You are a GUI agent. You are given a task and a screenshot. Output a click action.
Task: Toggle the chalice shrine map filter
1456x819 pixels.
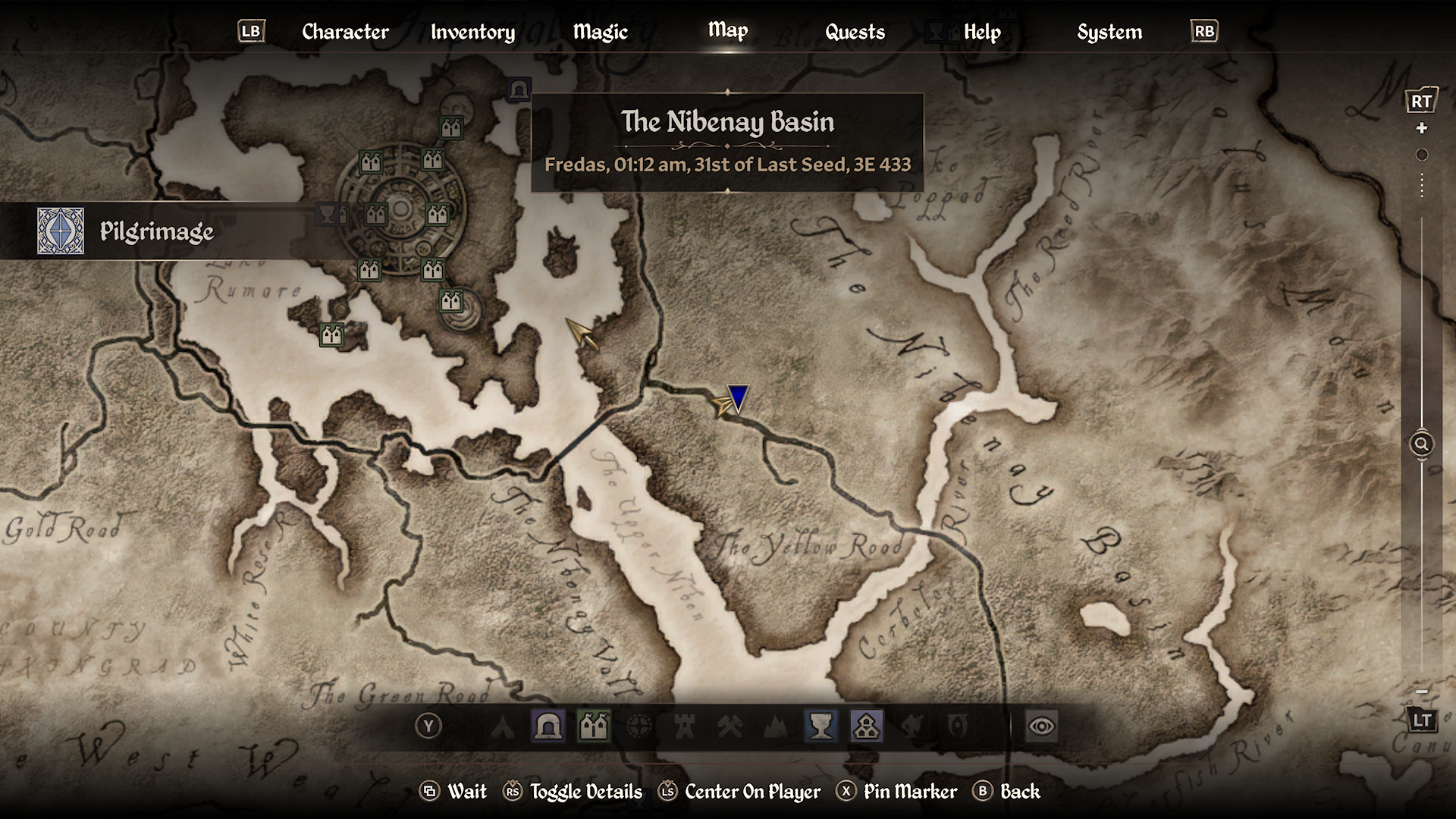(821, 727)
